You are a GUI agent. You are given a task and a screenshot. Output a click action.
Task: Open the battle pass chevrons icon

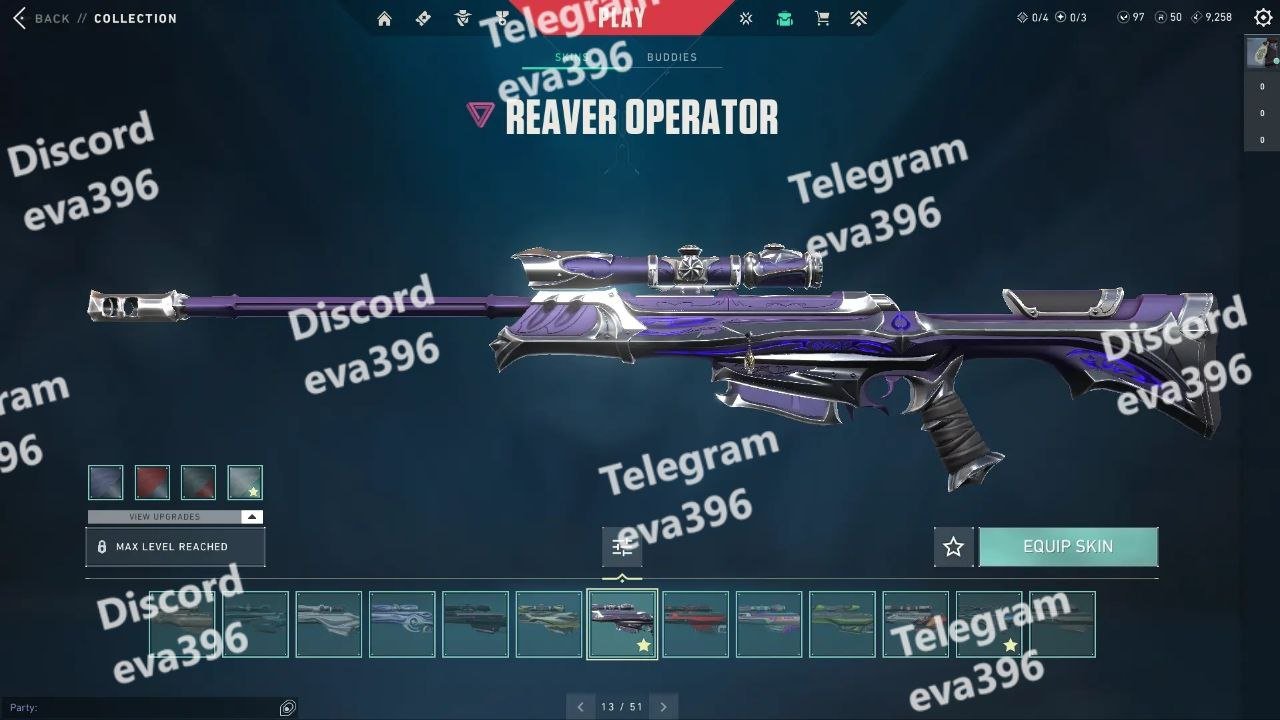pyautogui.click(x=858, y=18)
